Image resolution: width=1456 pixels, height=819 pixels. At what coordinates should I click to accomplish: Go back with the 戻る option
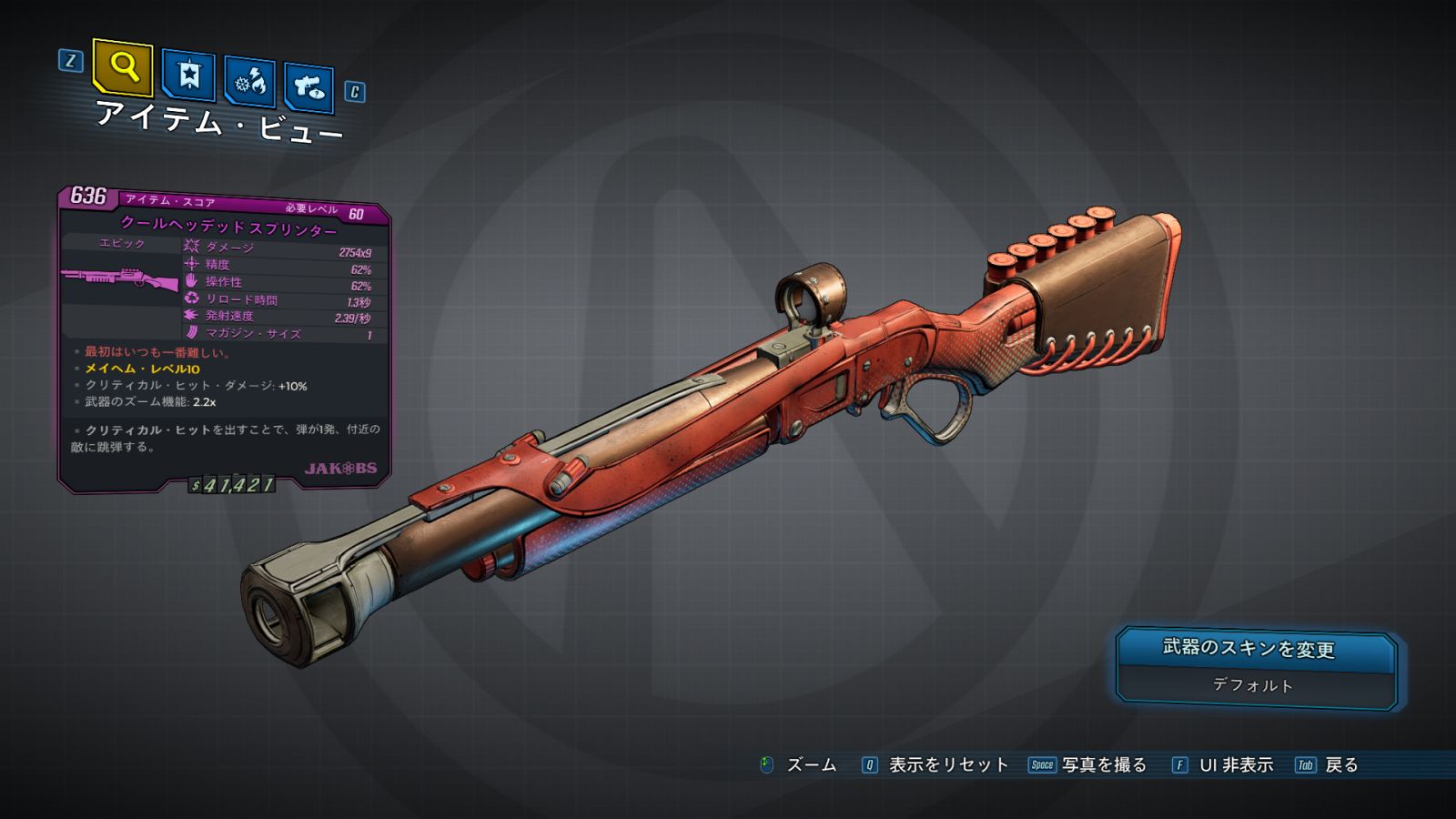[x=1340, y=765]
